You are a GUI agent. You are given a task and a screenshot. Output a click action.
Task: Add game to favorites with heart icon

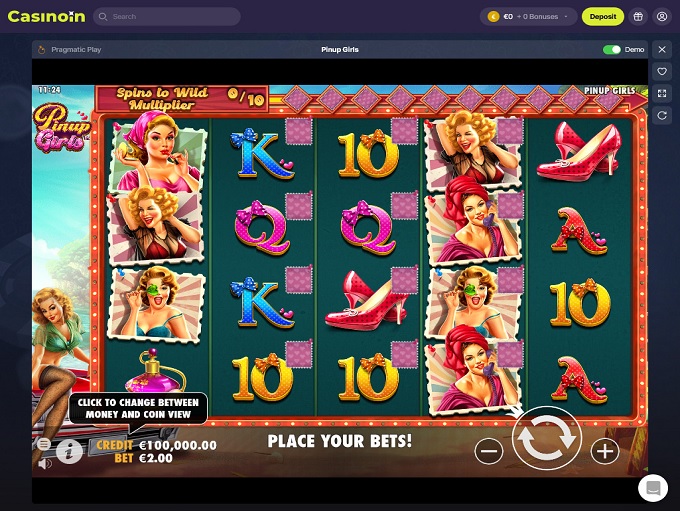(661, 72)
